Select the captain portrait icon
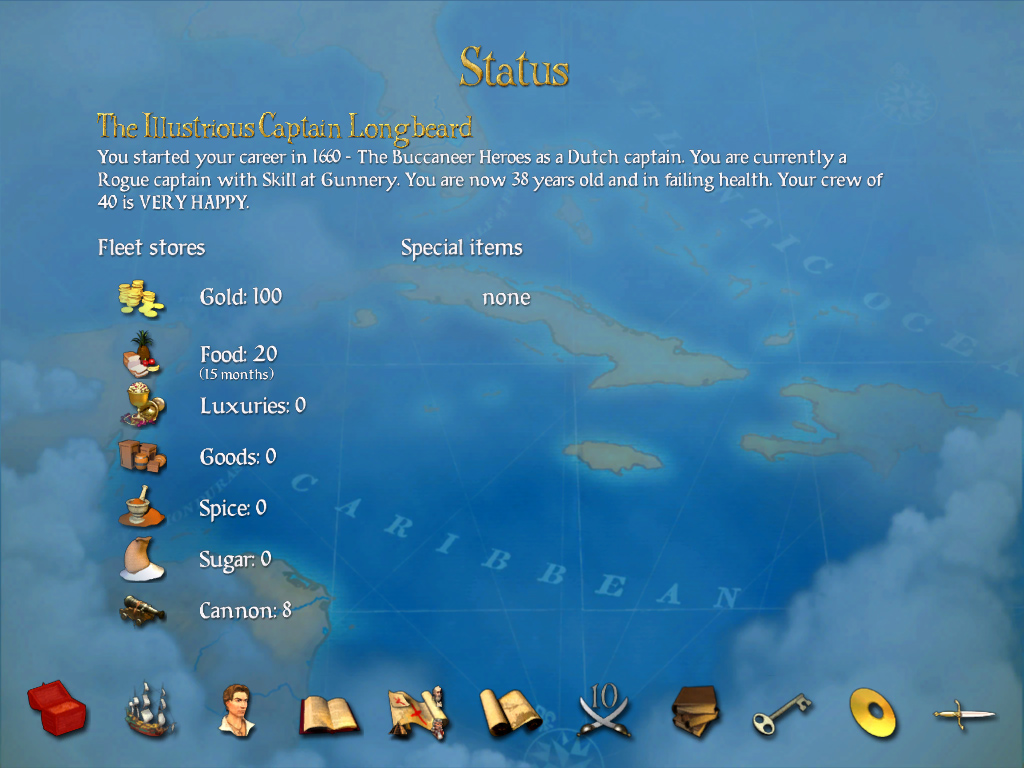1024x768 pixels. (238, 709)
